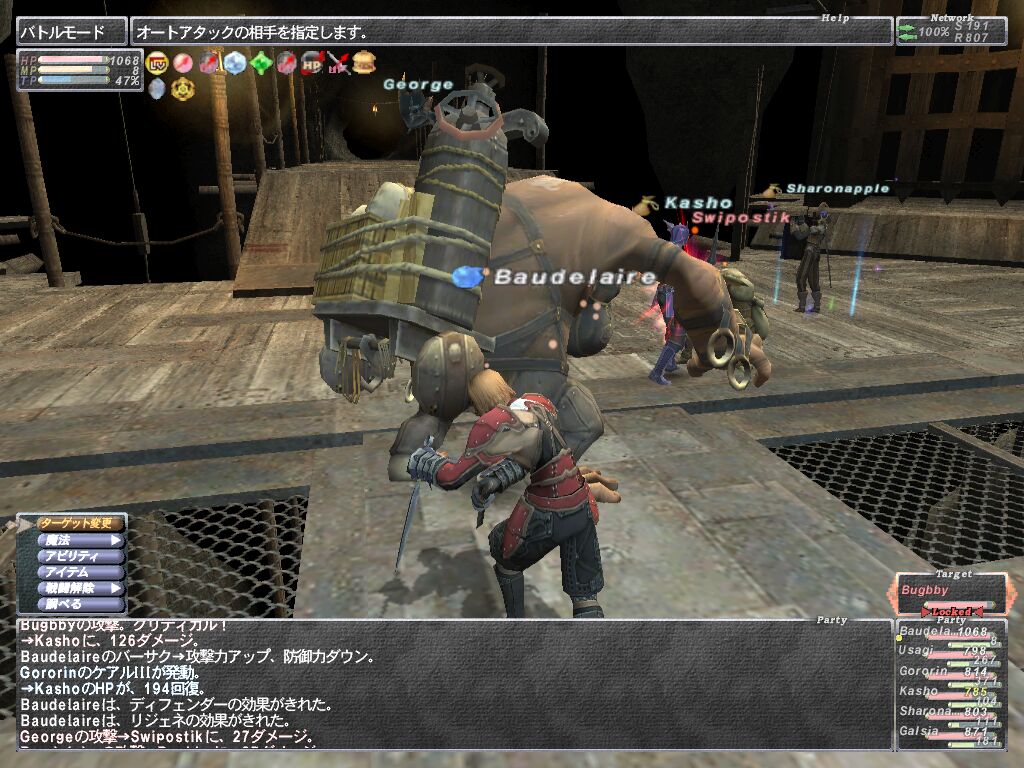Select Sharona in the party list
The image size is (1024, 768).
coord(944,712)
